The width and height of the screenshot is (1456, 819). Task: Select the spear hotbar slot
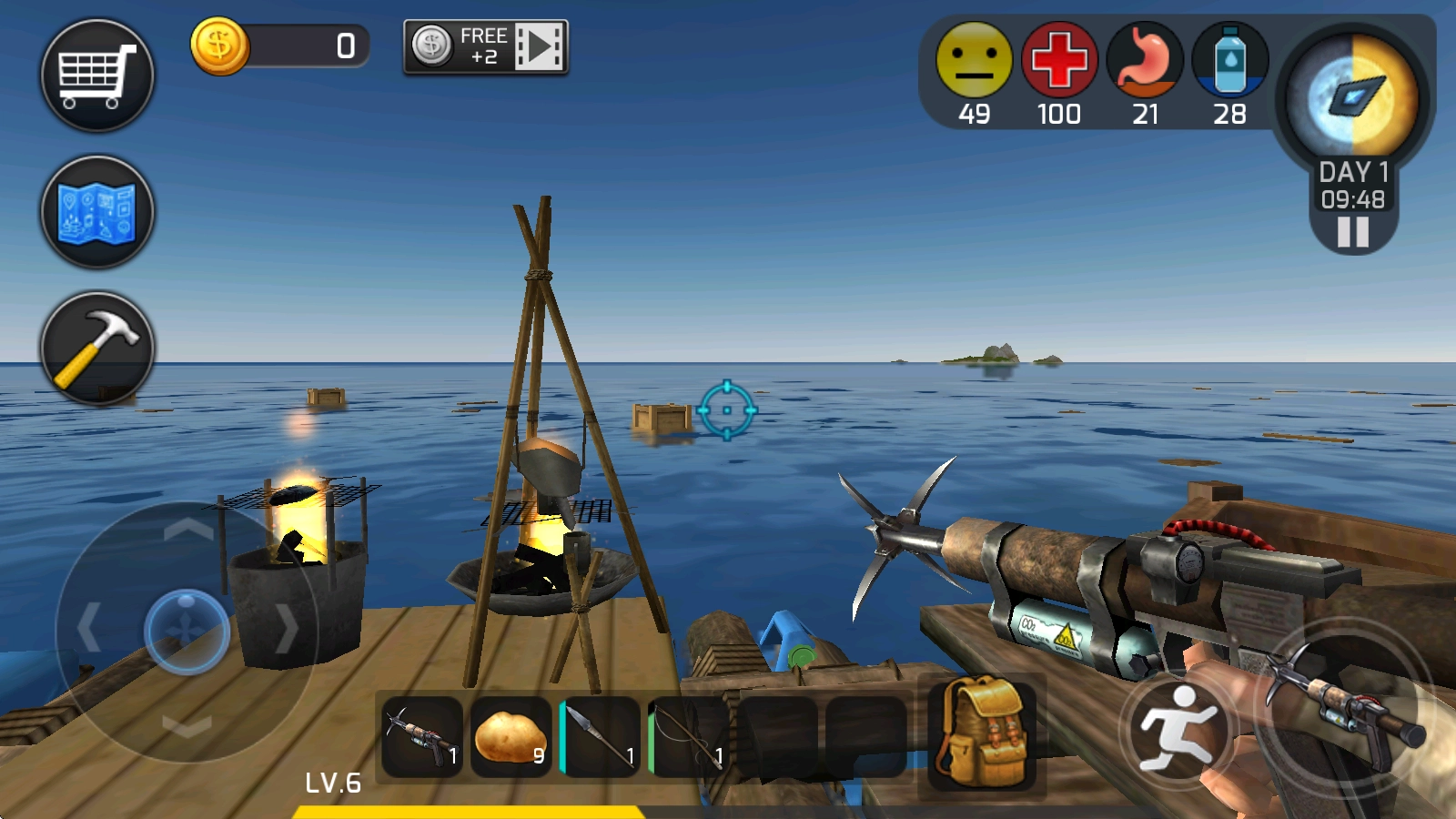click(x=601, y=737)
